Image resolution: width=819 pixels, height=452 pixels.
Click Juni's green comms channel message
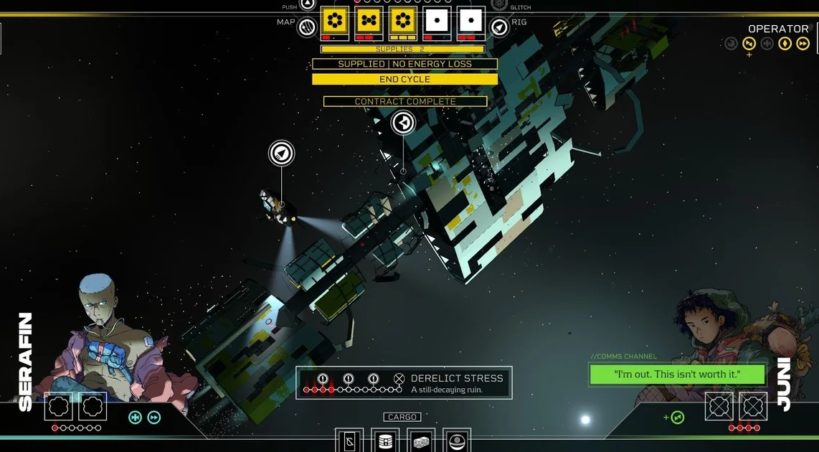(x=677, y=375)
